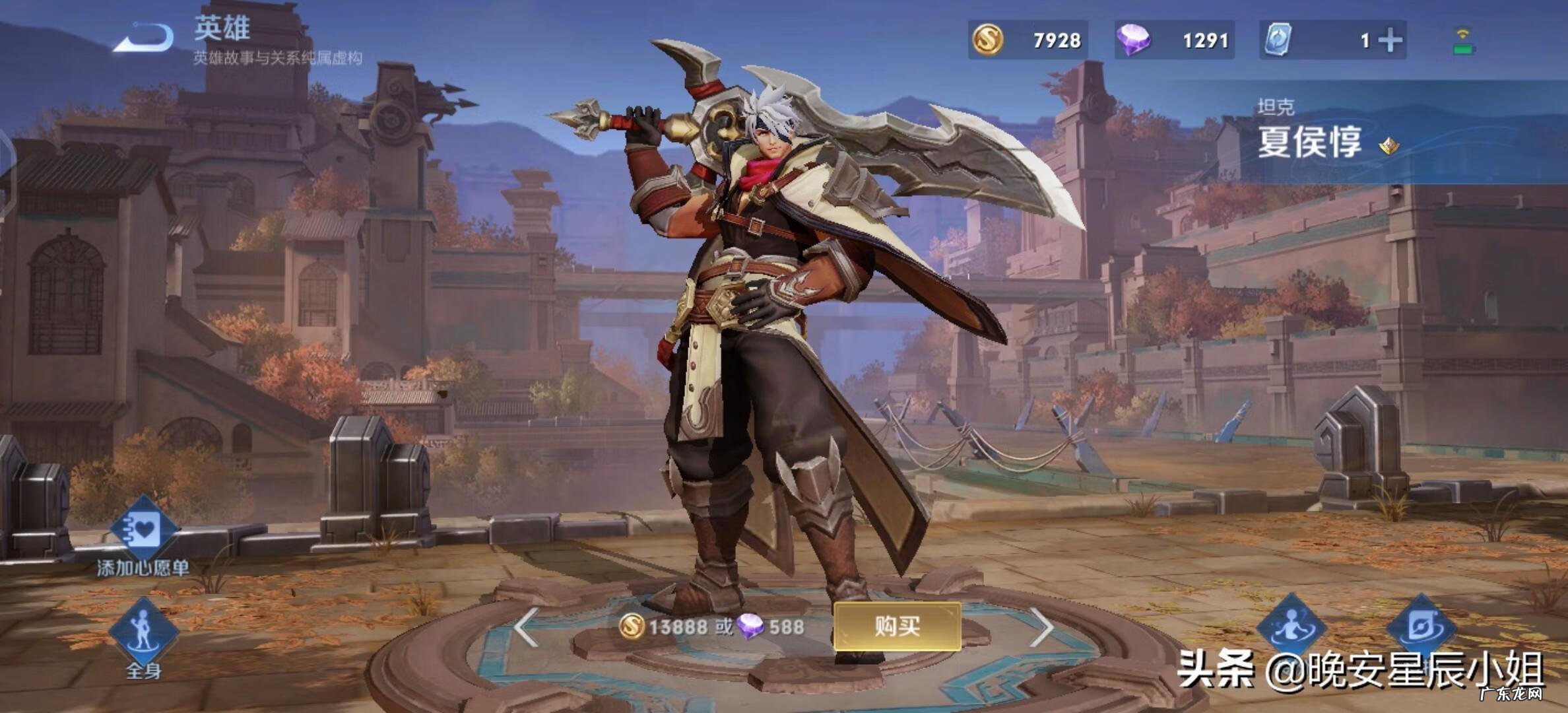This screenshot has width=1568, height=713.
Task: Show the previous hero with left arrow
Action: click(x=526, y=627)
